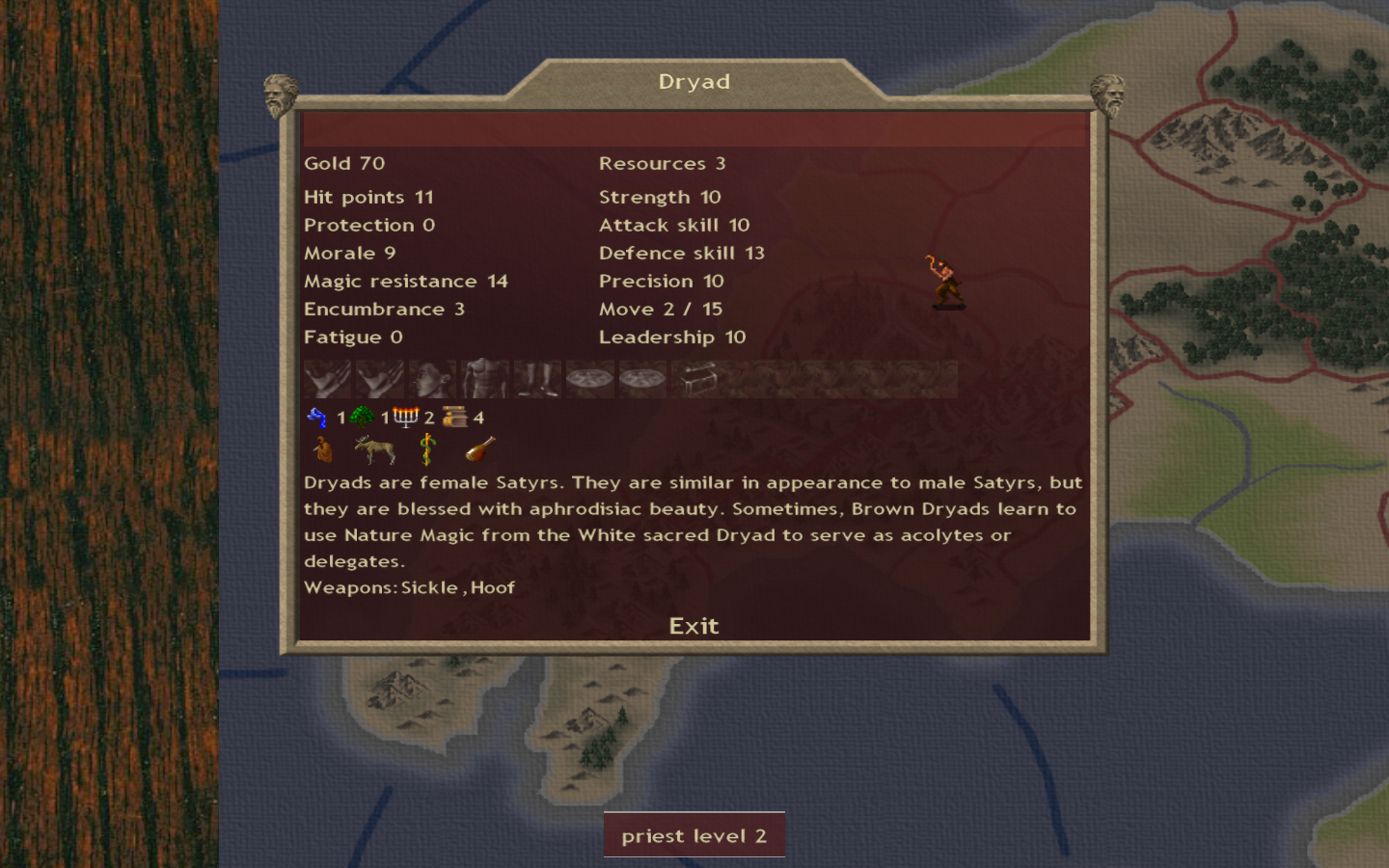Exit the Dryad info window
This screenshot has width=1389, height=868.
(x=694, y=626)
